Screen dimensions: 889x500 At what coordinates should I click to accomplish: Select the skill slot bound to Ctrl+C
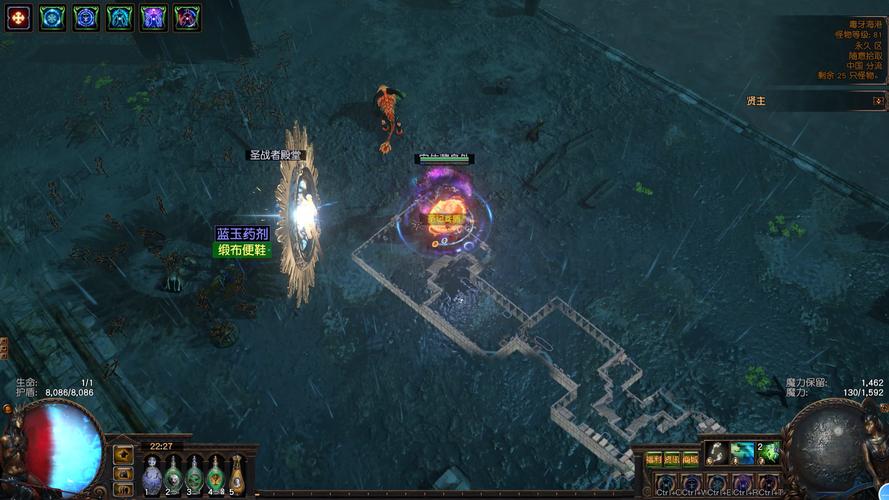click(x=665, y=484)
